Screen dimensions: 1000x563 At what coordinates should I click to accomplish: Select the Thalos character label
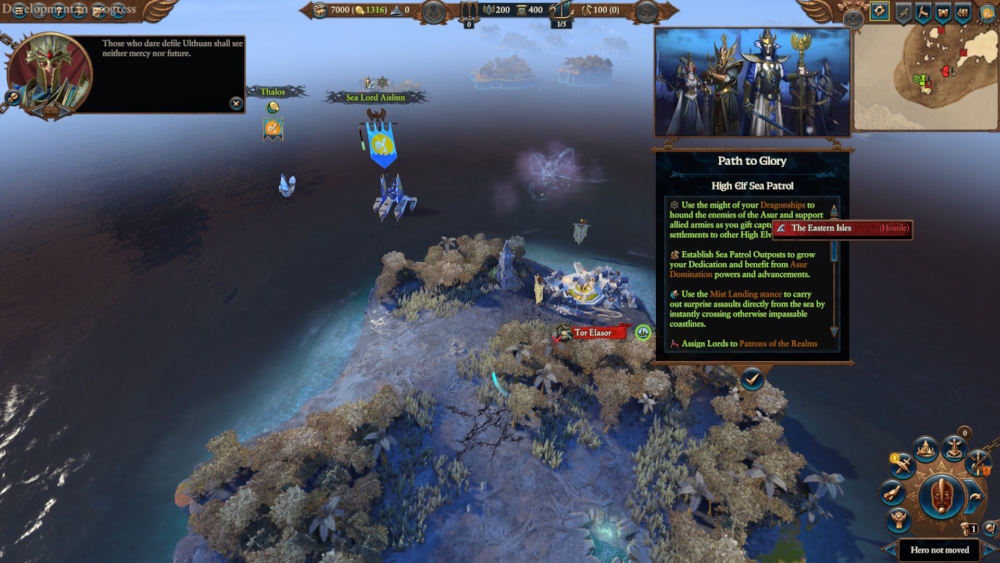273,92
